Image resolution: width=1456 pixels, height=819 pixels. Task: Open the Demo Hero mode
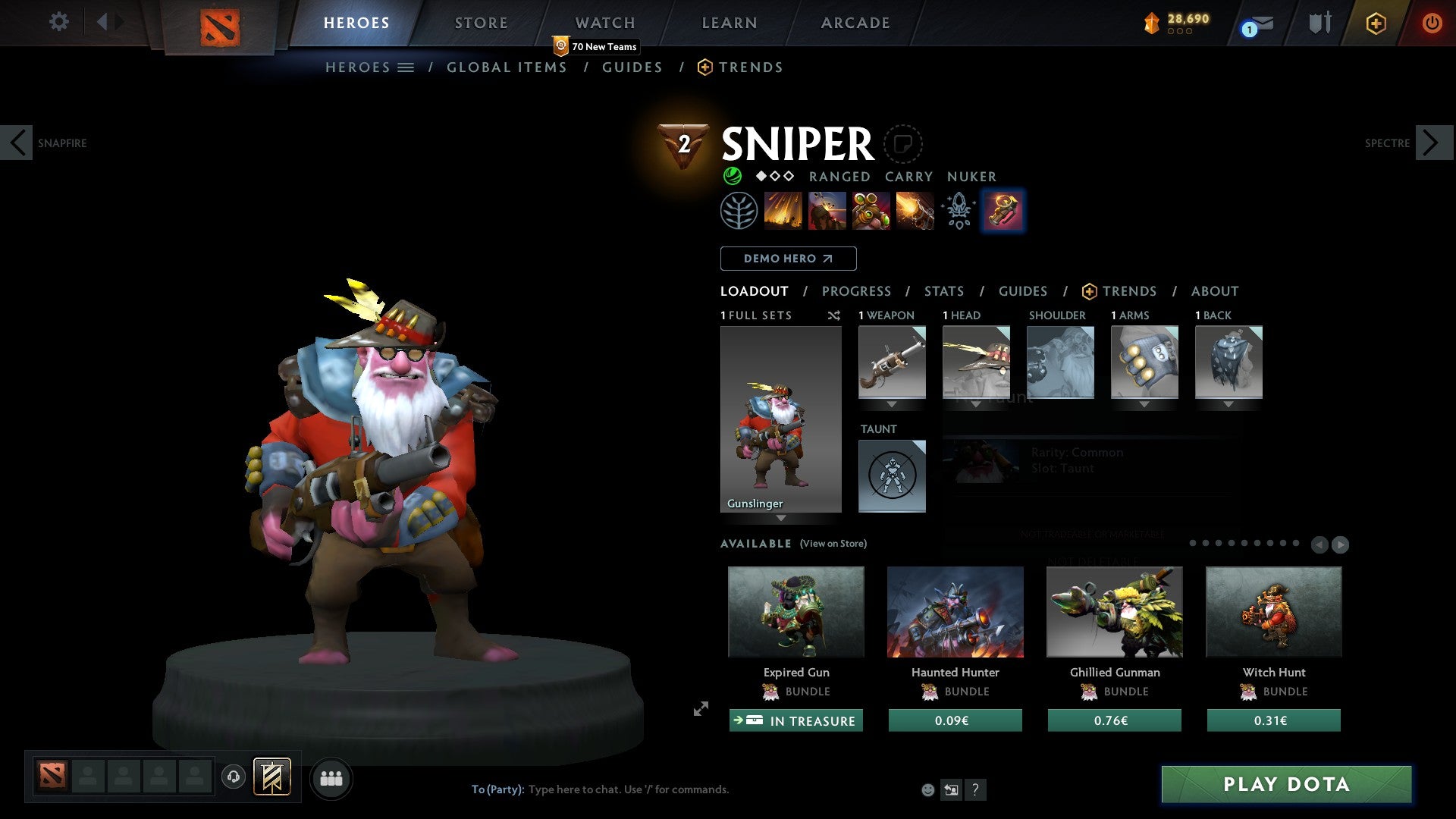[x=788, y=259]
